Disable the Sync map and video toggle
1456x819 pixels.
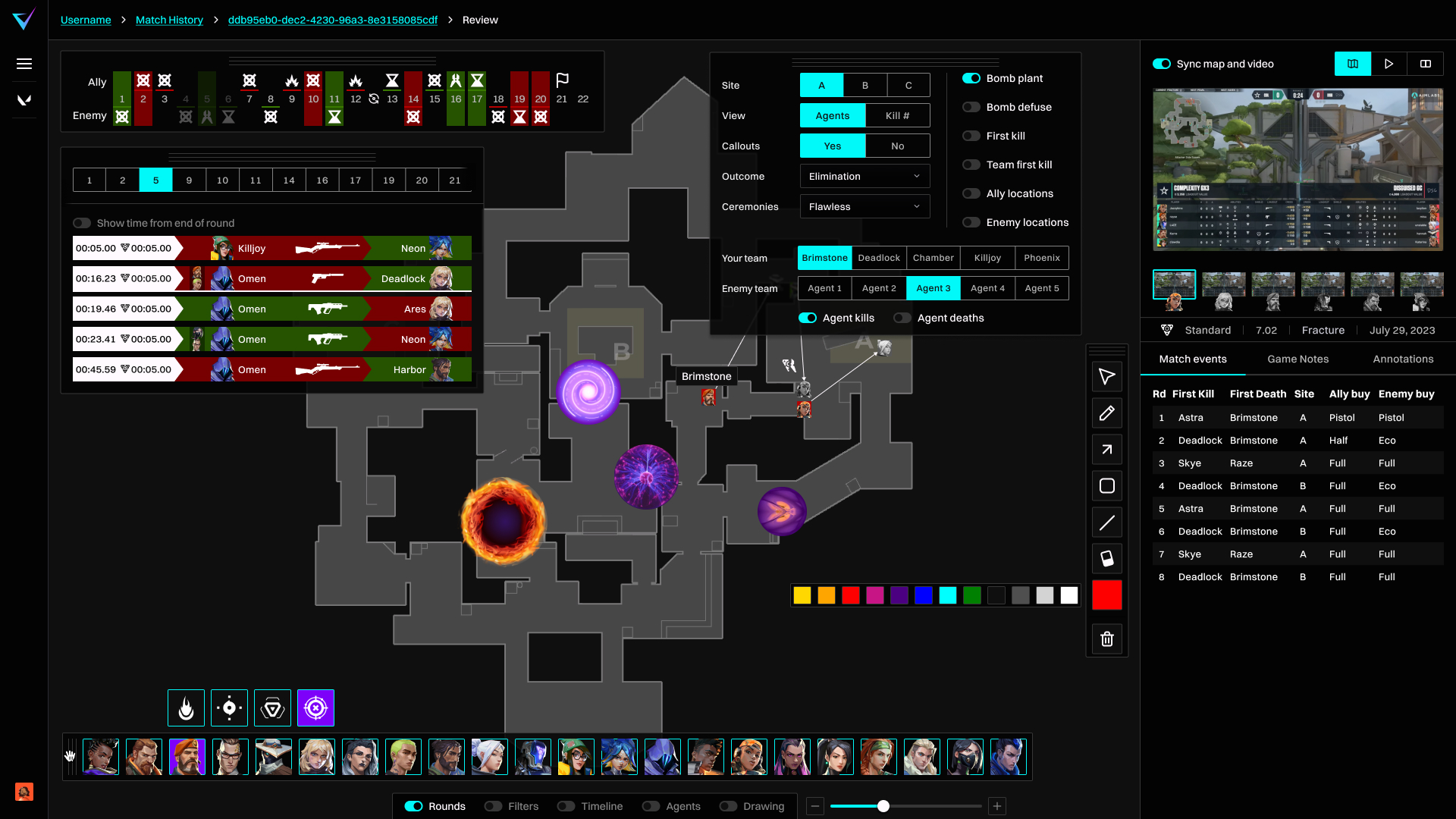[x=1163, y=64]
